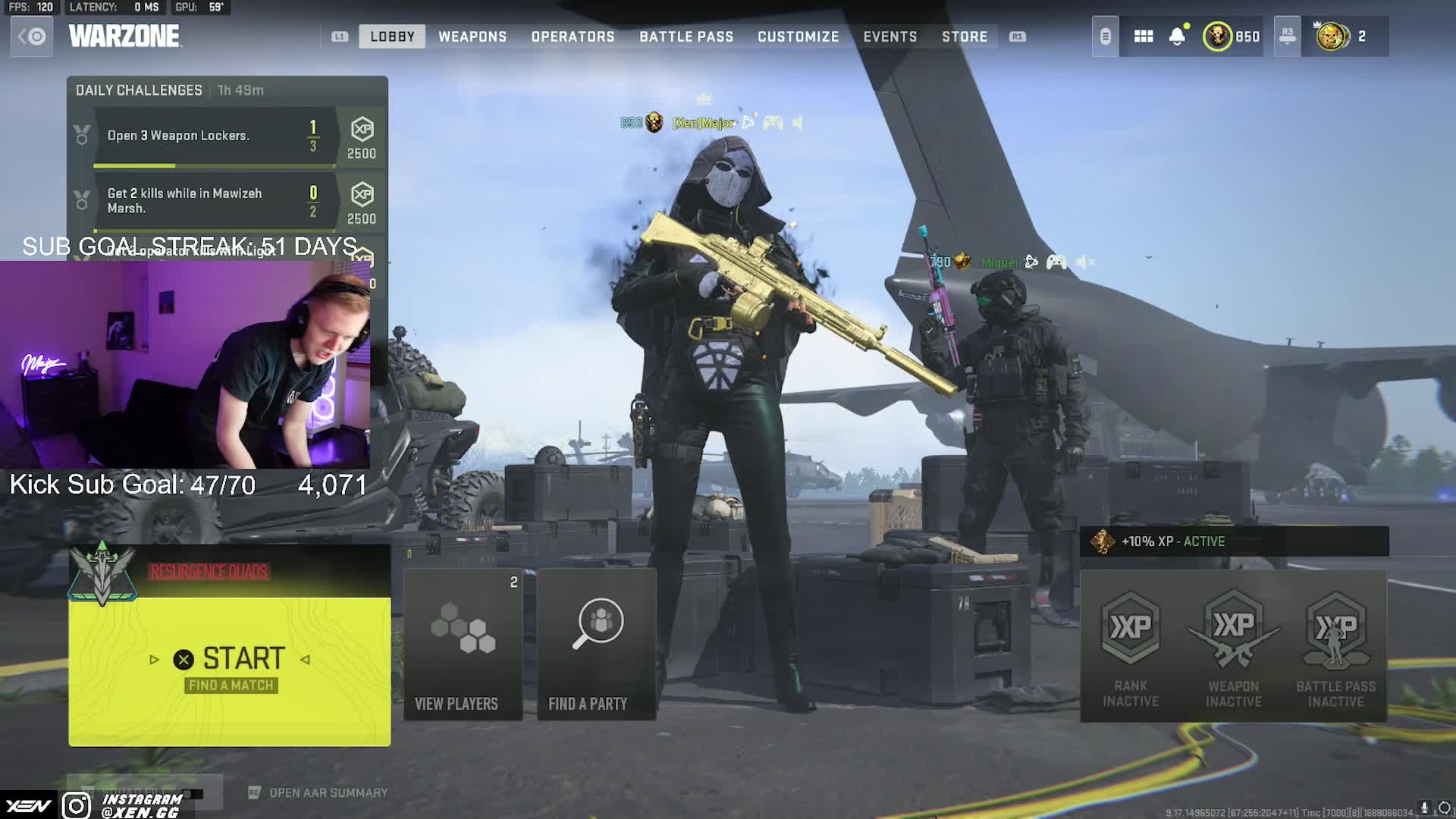Go to the Operators tab
This screenshot has width=1456, height=819.
573,36
